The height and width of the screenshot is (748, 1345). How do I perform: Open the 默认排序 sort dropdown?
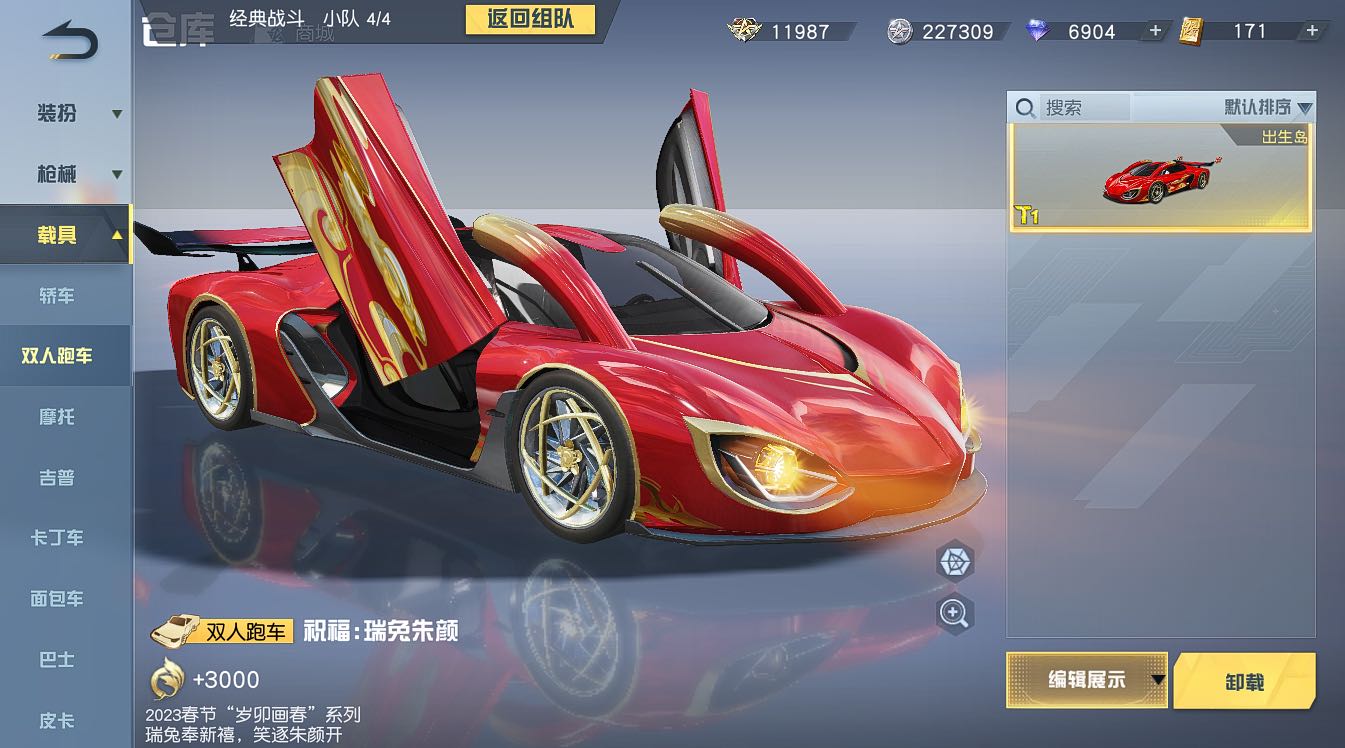coord(1267,107)
